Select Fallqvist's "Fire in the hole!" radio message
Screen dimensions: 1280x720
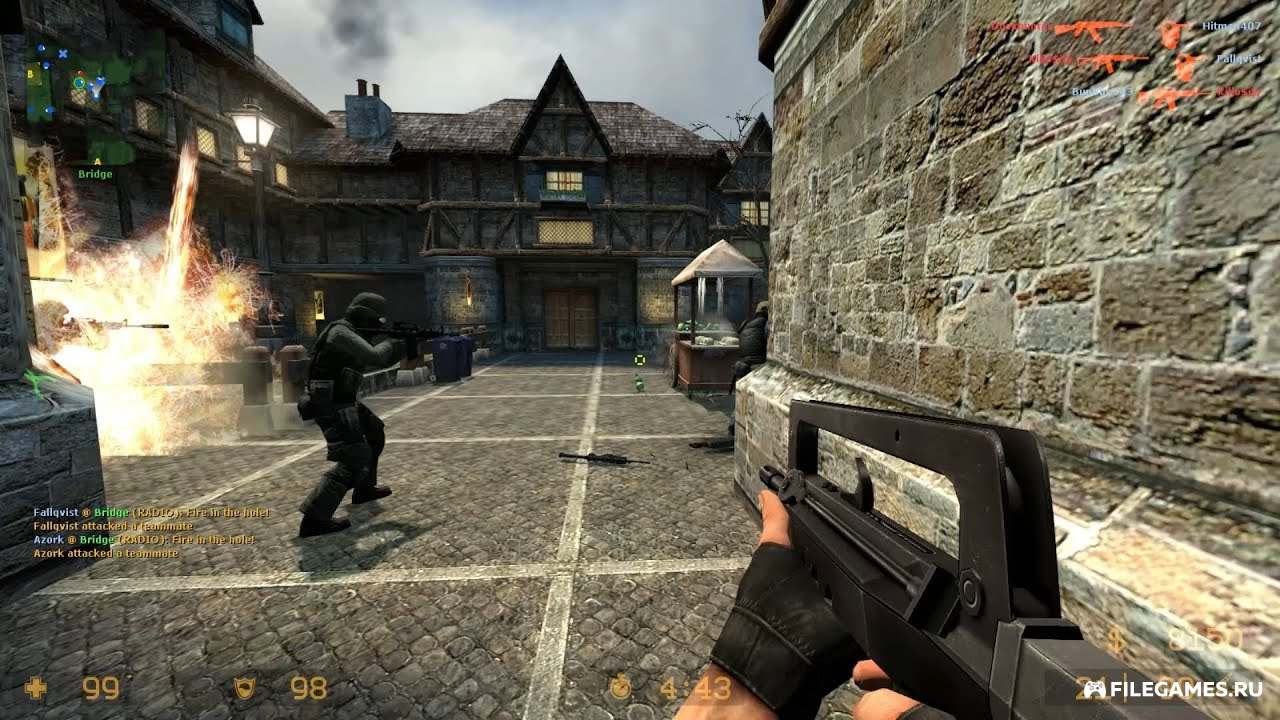(150, 513)
